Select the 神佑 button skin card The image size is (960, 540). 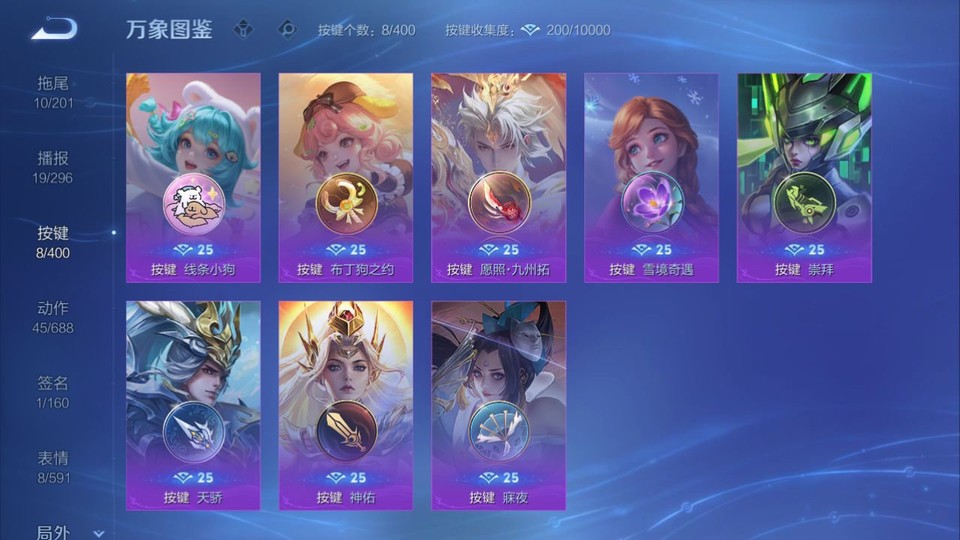point(346,405)
